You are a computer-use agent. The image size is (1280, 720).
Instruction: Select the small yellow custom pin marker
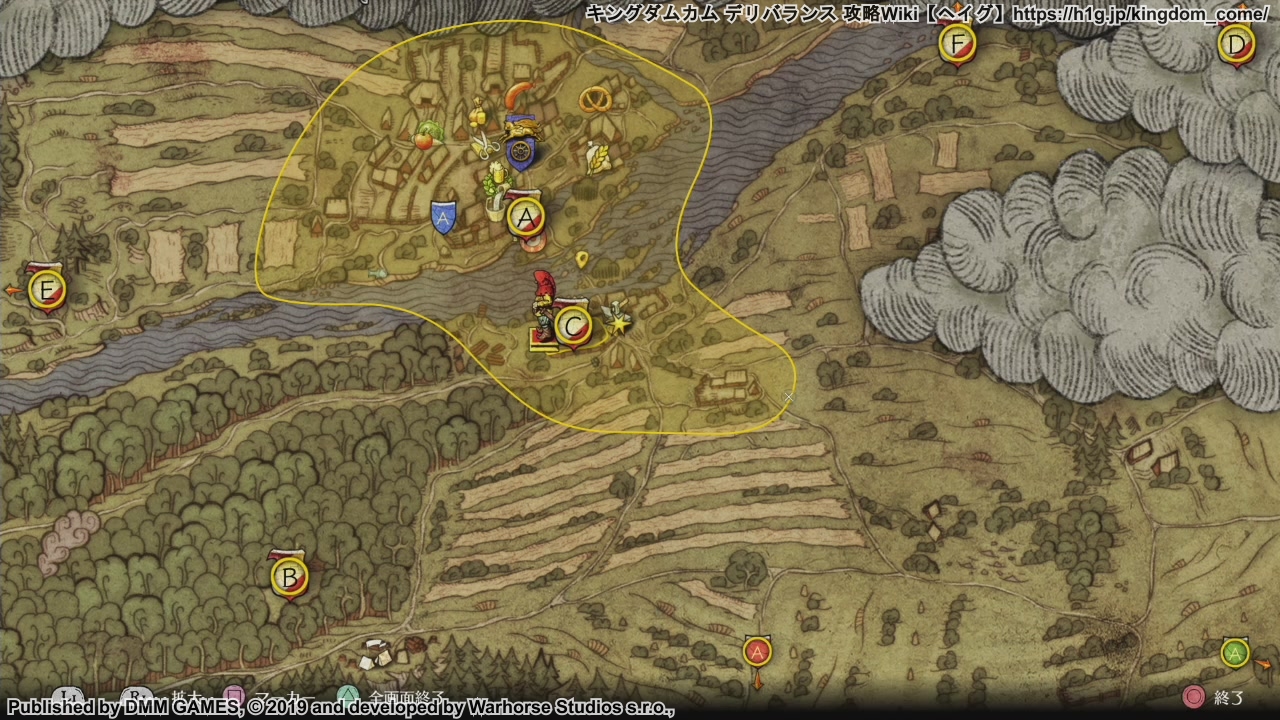[582, 261]
